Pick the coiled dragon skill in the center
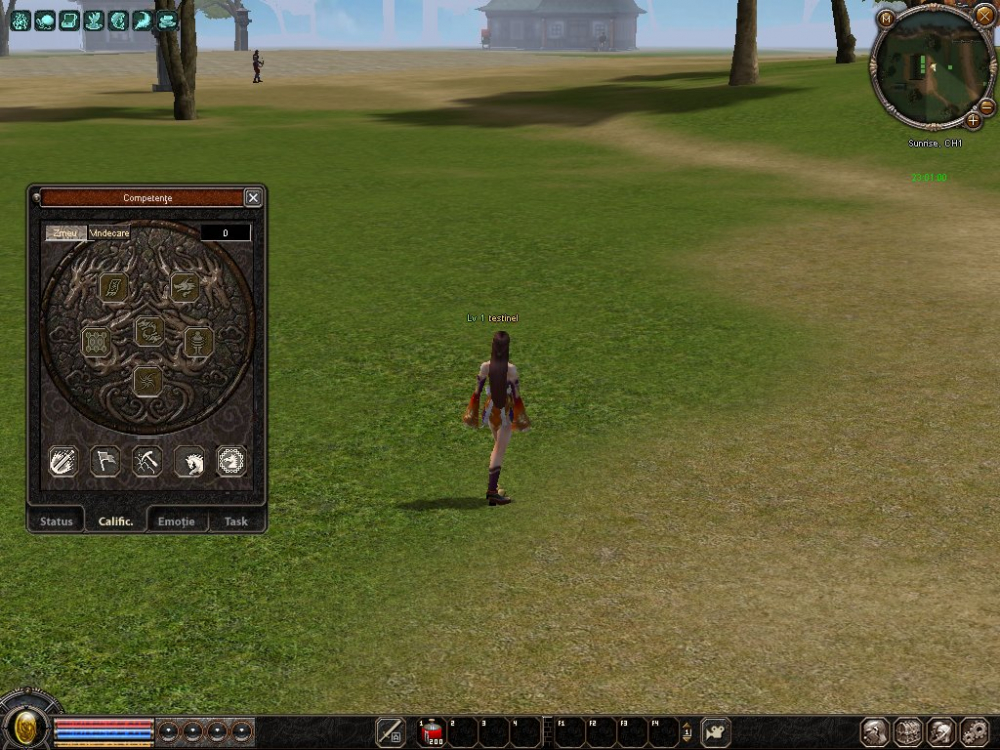 coord(149,331)
